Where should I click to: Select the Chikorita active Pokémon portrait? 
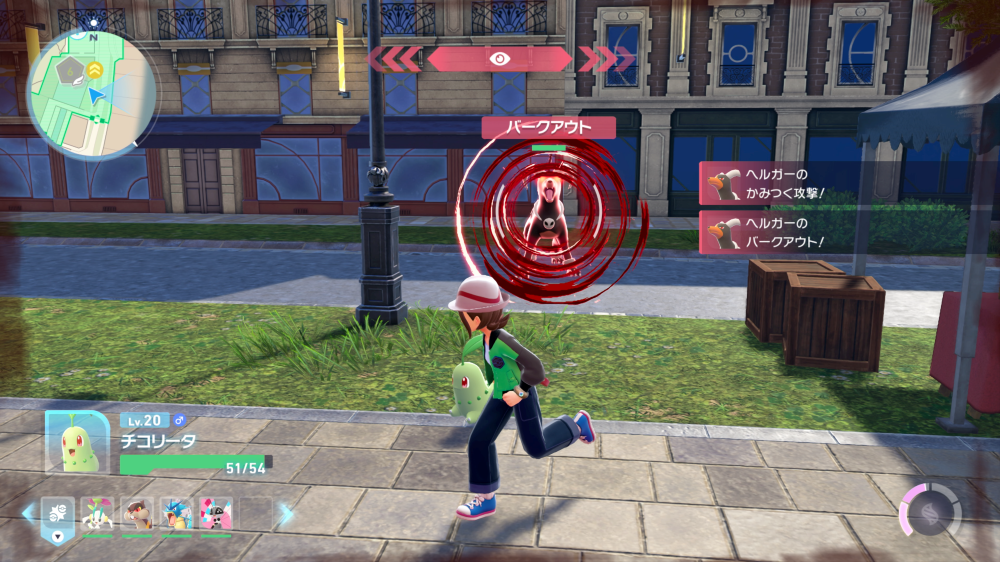(77, 441)
